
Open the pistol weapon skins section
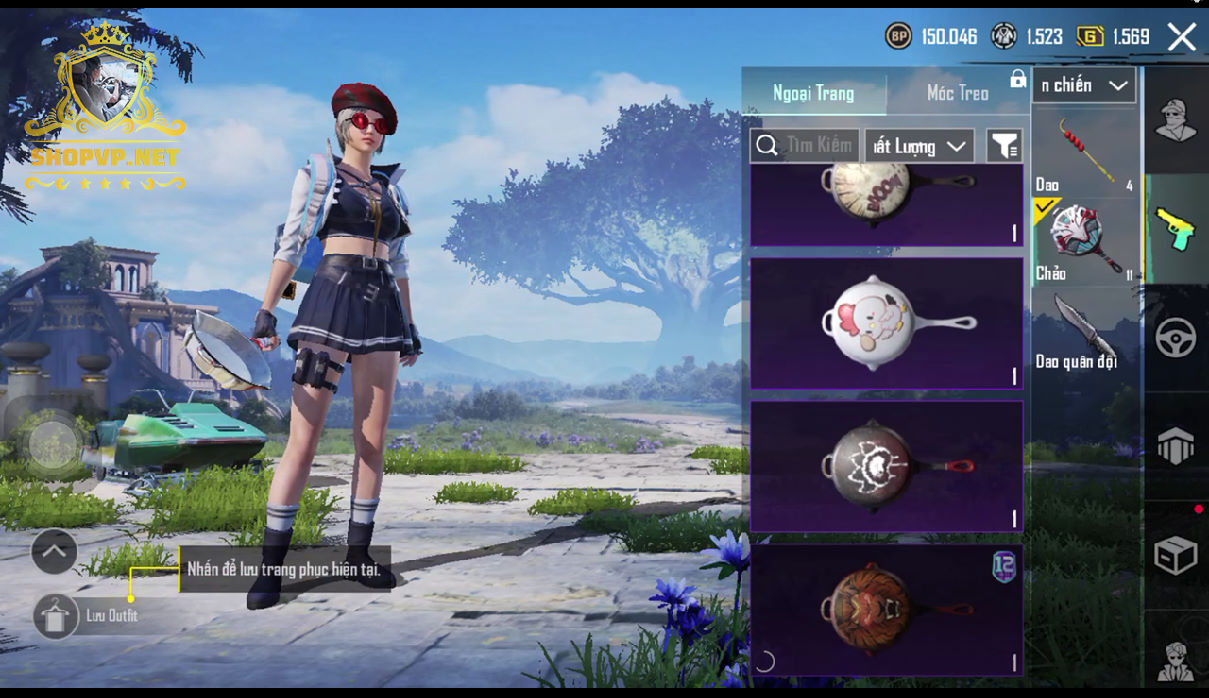coord(1175,229)
